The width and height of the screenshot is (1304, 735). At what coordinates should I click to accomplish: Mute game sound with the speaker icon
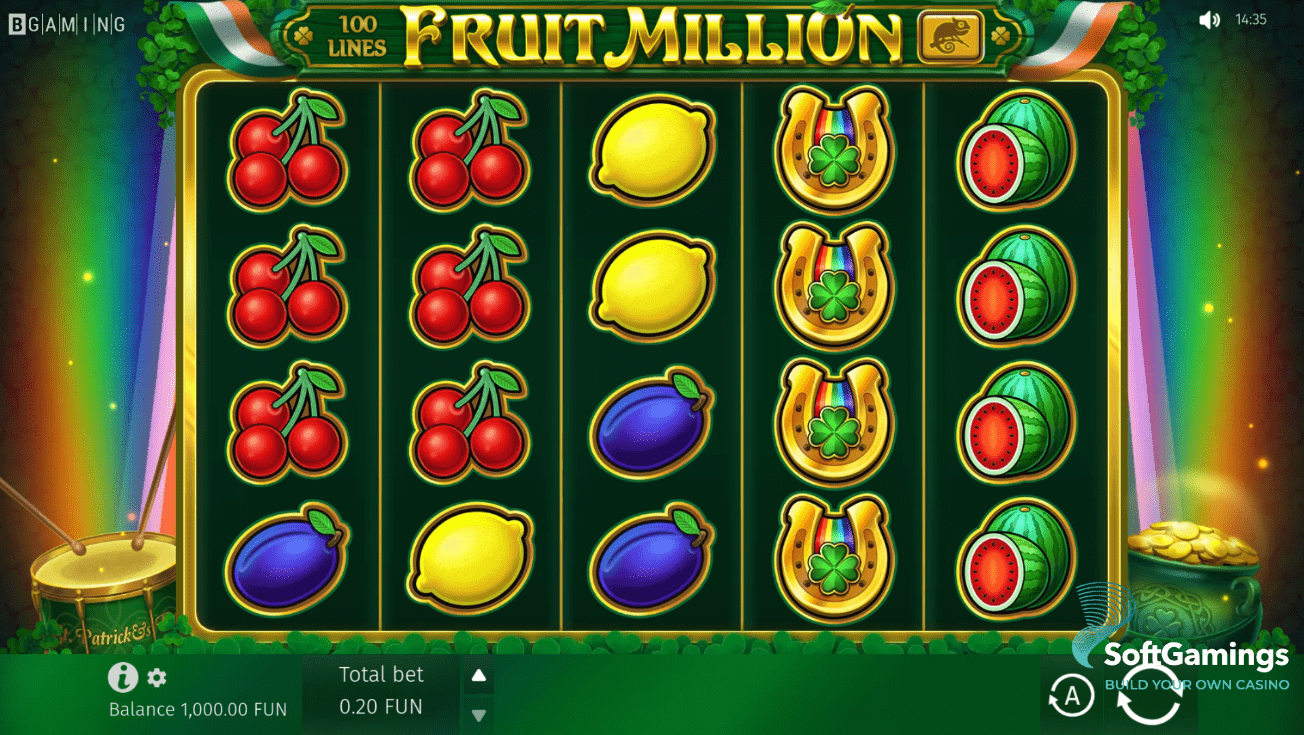pyautogui.click(x=1210, y=18)
